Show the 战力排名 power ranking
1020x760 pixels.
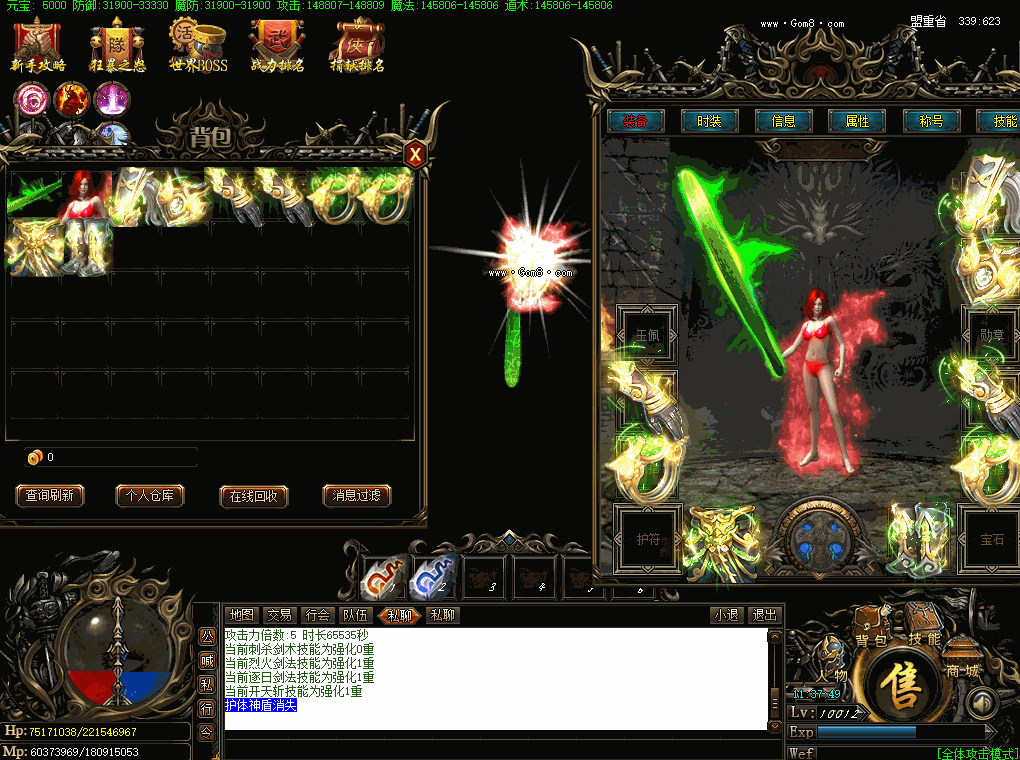pos(277,45)
